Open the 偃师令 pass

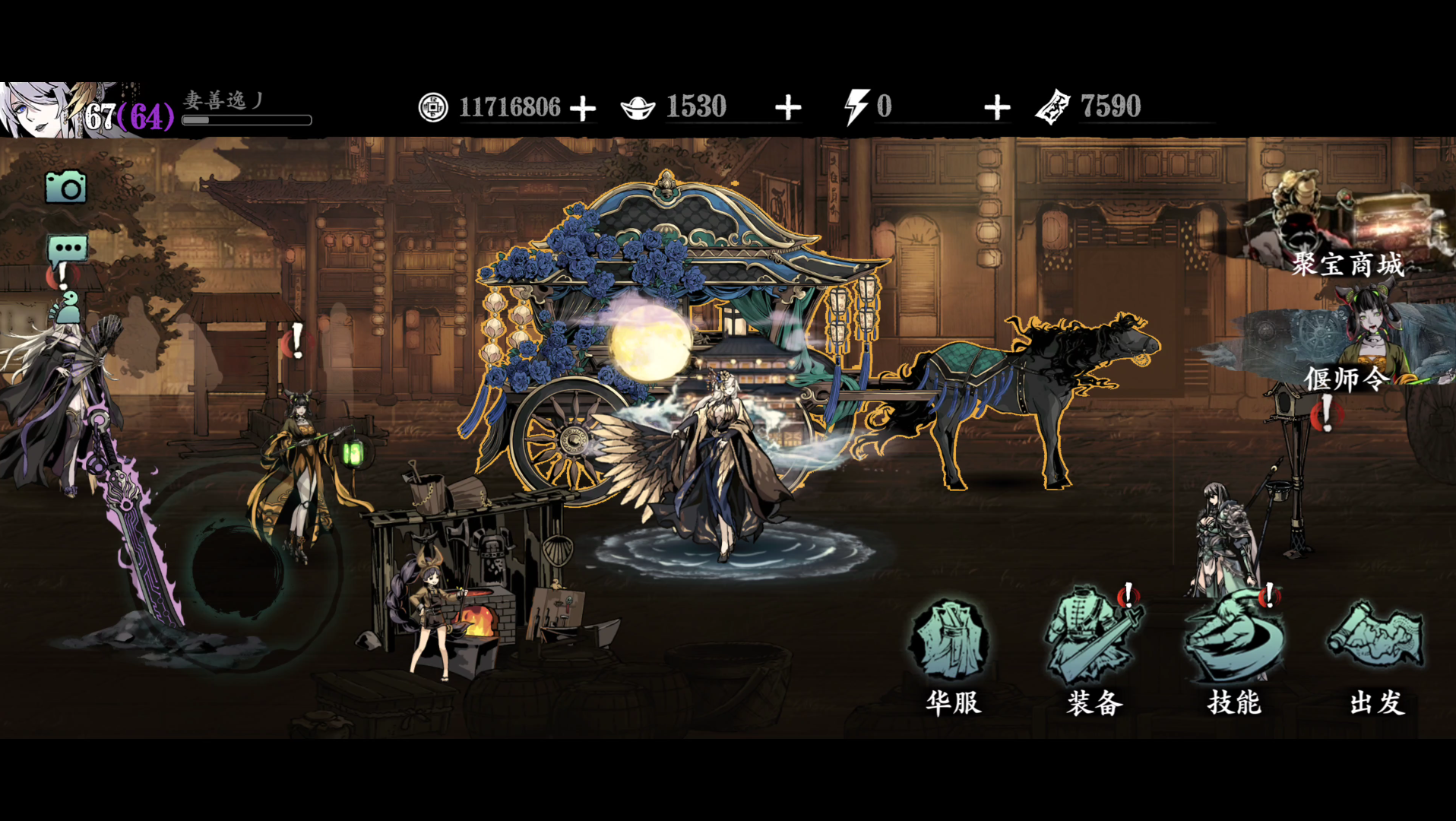tap(1347, 350)
